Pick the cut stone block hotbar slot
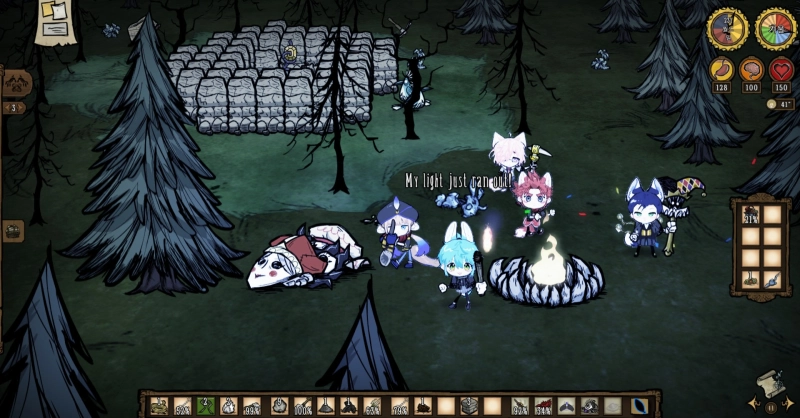800x418 pixels. click(x=469, y=406)
